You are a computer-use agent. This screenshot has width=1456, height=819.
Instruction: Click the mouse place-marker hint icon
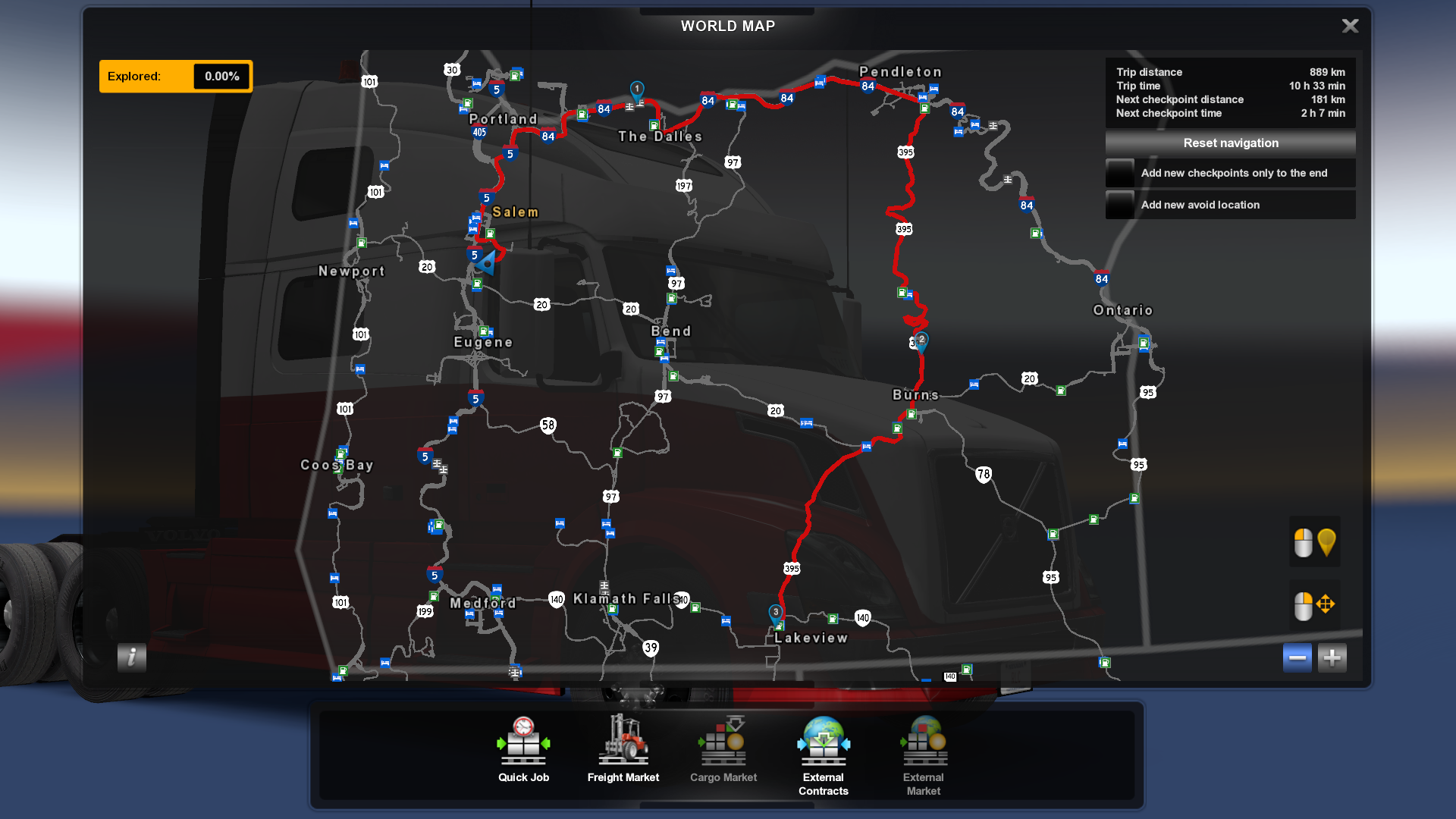click(1315, 541)
